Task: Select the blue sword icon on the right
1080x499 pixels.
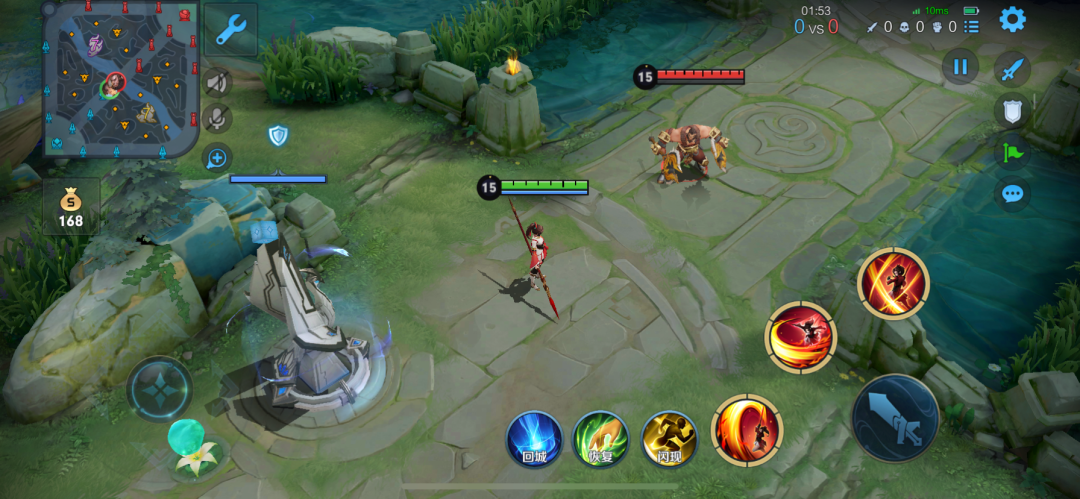Action: [x=1012, y=69]
